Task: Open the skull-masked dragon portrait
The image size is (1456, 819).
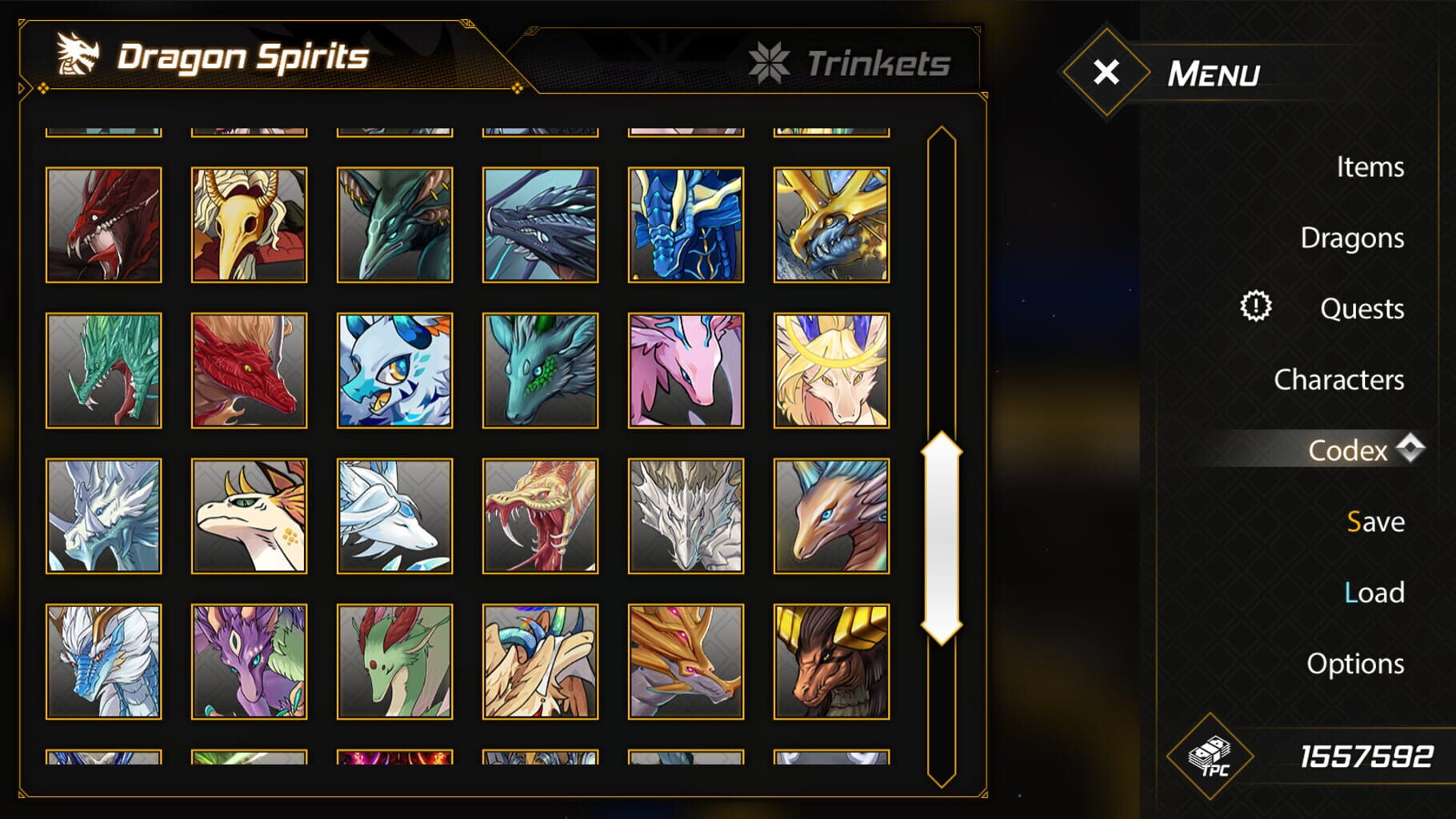Action: [x=249, y=224]
